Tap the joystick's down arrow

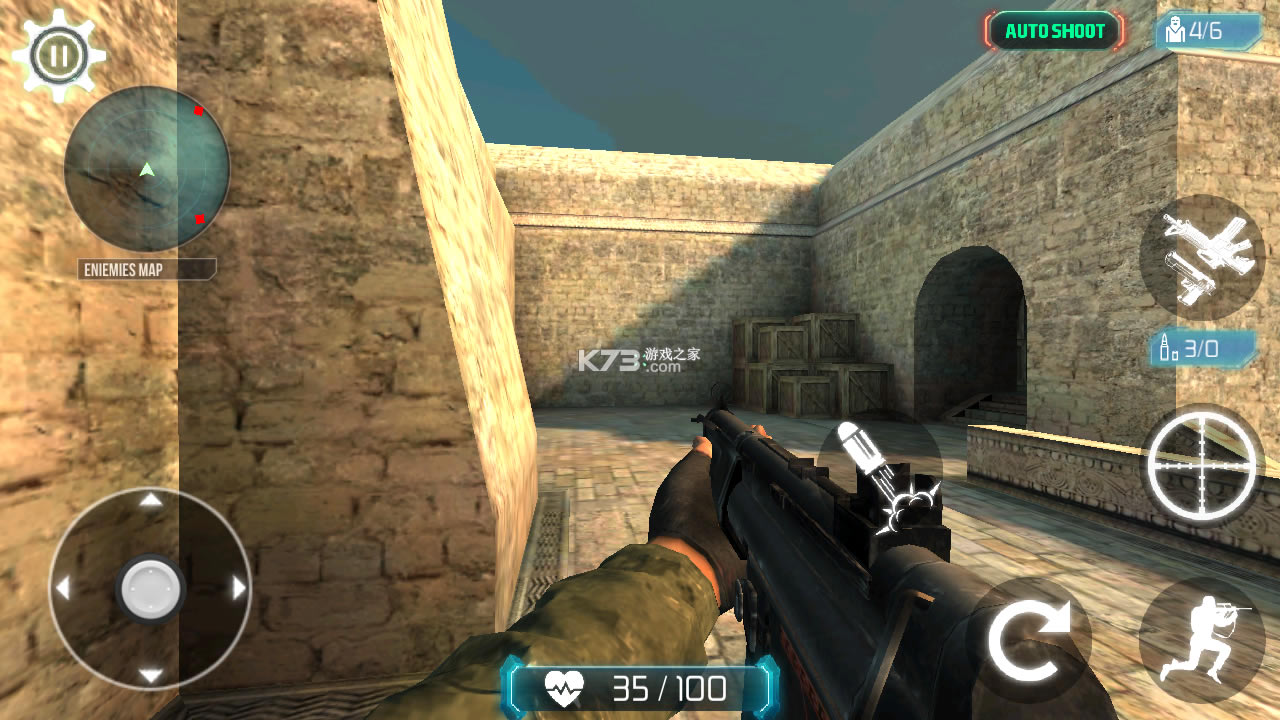coord(150,675)
